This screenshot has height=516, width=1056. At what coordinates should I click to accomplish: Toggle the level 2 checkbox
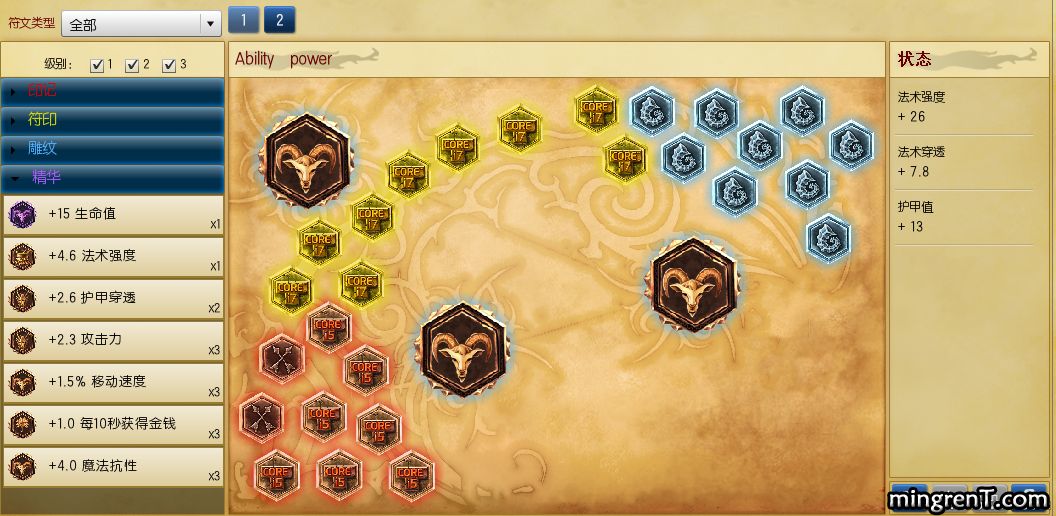(132, 65)
